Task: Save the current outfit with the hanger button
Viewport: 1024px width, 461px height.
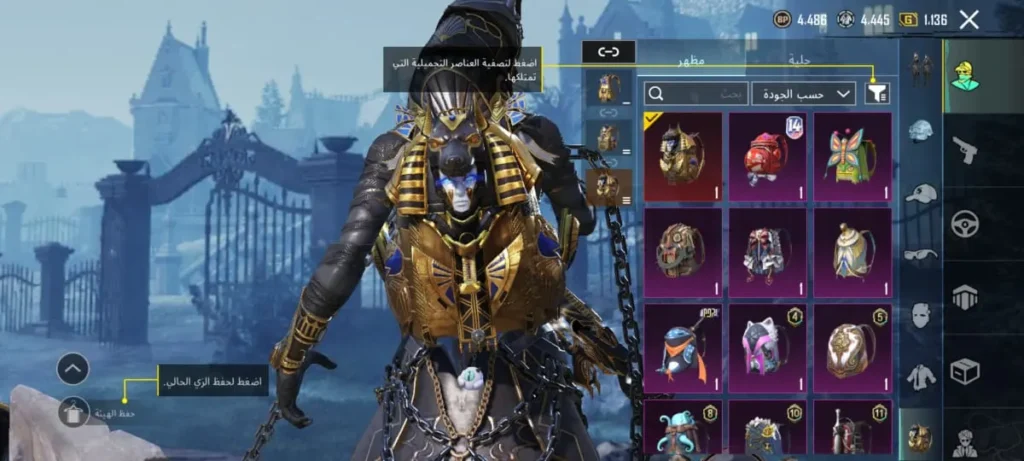Action: click(x=74, y=411)
